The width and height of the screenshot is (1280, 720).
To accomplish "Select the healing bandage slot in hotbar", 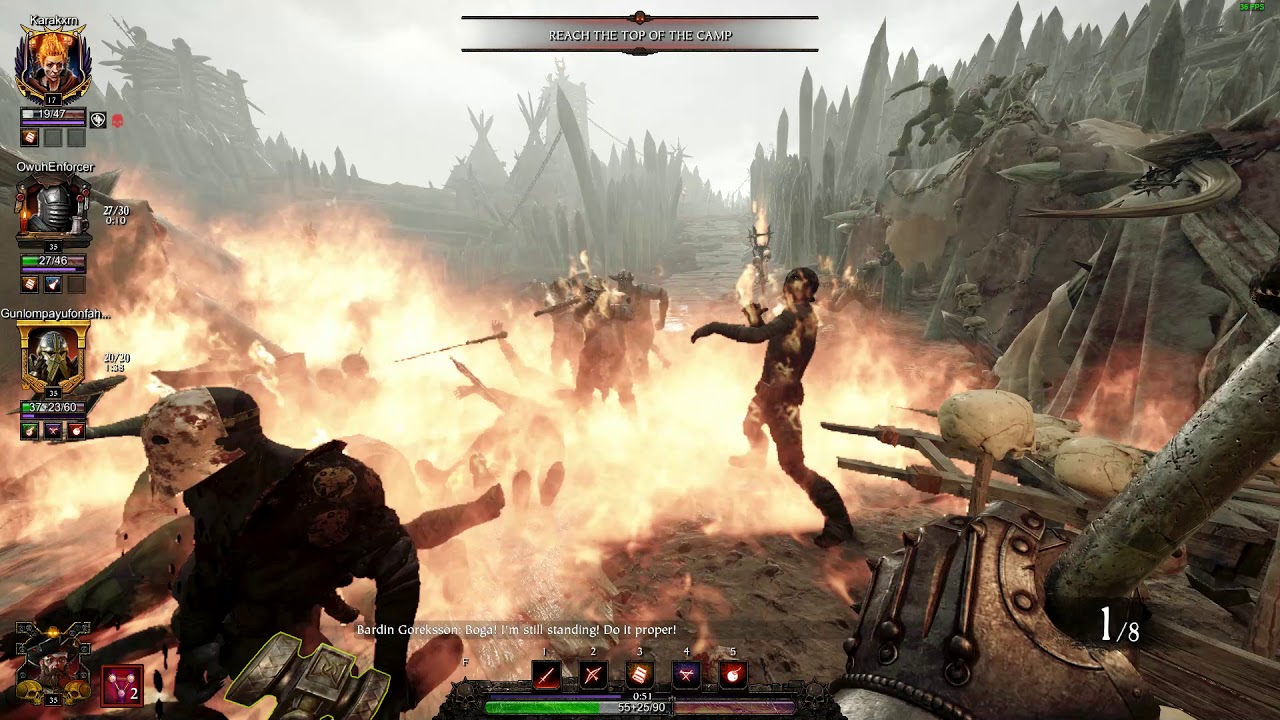I will (640, 675).
